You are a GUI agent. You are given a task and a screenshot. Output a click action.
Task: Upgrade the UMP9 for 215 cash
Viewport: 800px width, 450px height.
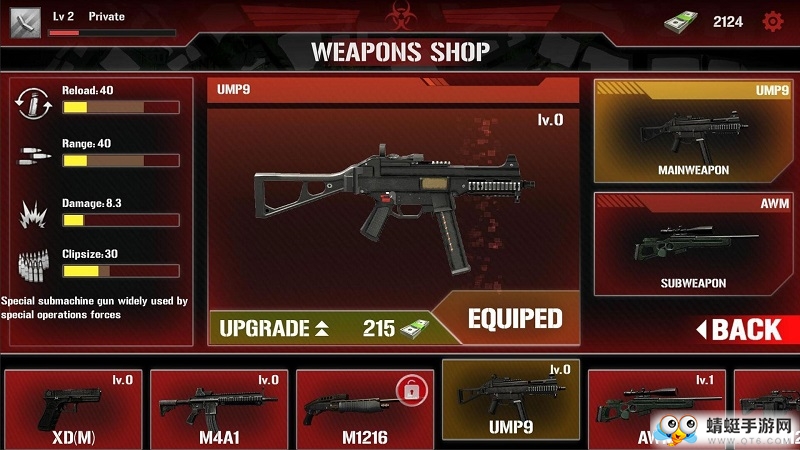320,327
